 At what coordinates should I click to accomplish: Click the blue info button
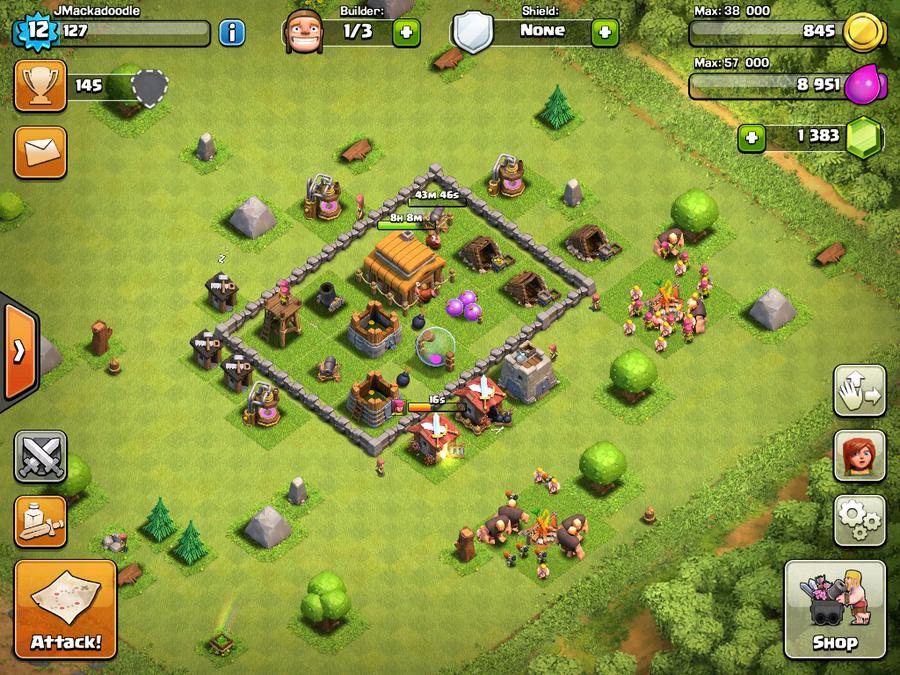click(x=231, y=32)
